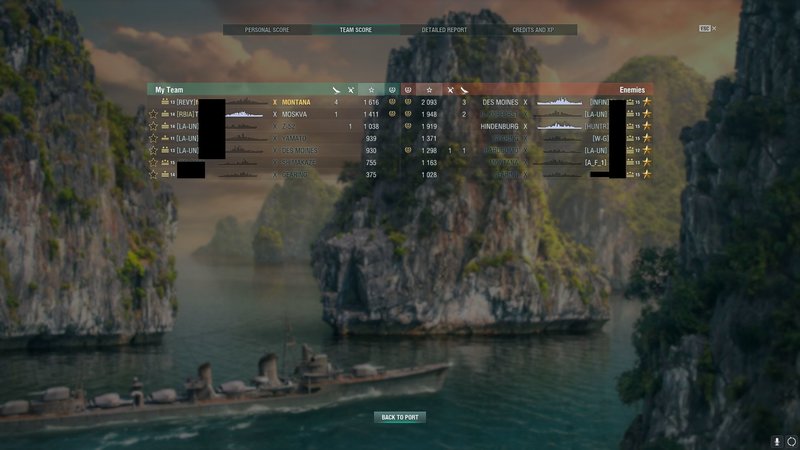This screenshot has width=800, height=450.
Task: Sort My Team by the star XP column
Action: pos(371,90)
